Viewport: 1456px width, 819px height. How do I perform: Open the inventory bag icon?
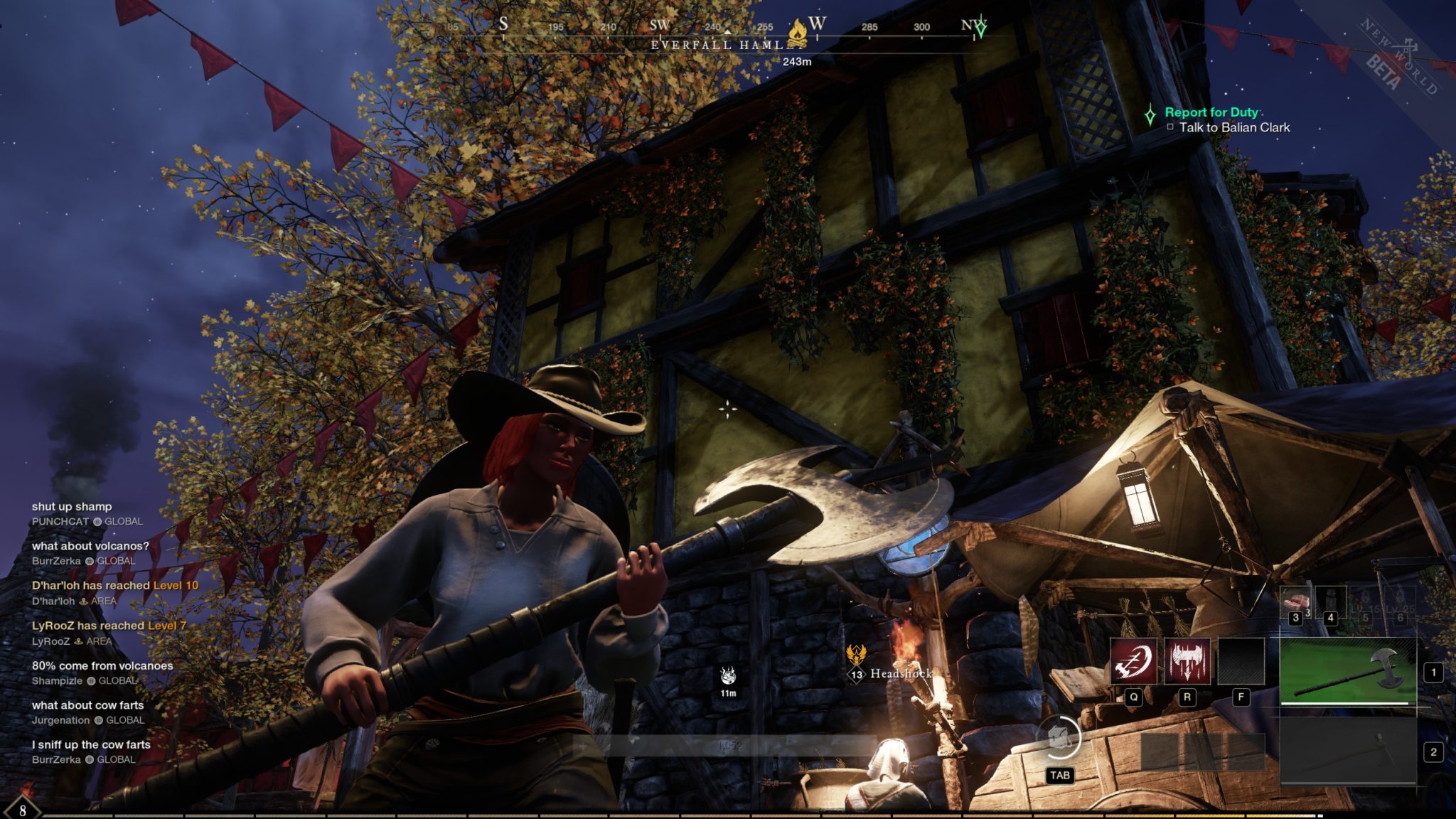click(1059, 739)
